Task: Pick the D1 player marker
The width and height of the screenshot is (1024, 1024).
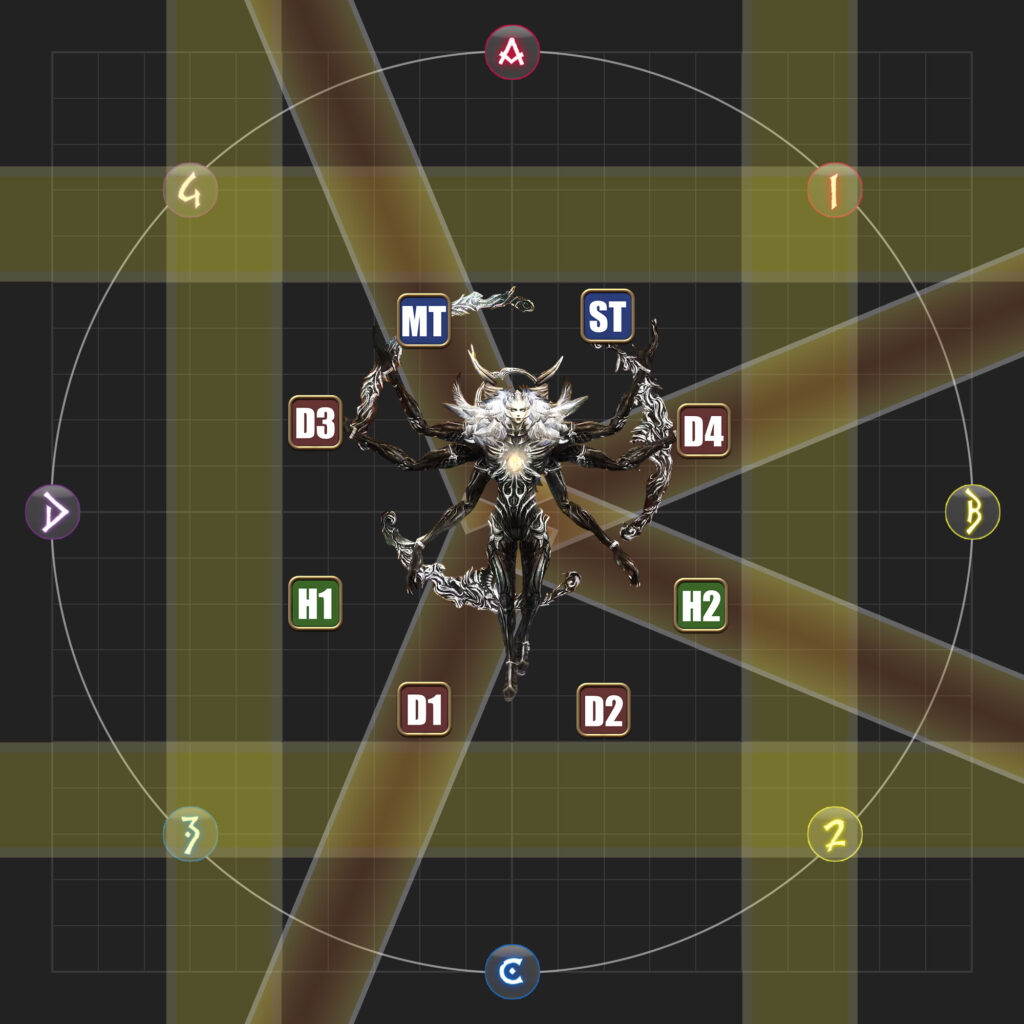Action: [424, 709]
